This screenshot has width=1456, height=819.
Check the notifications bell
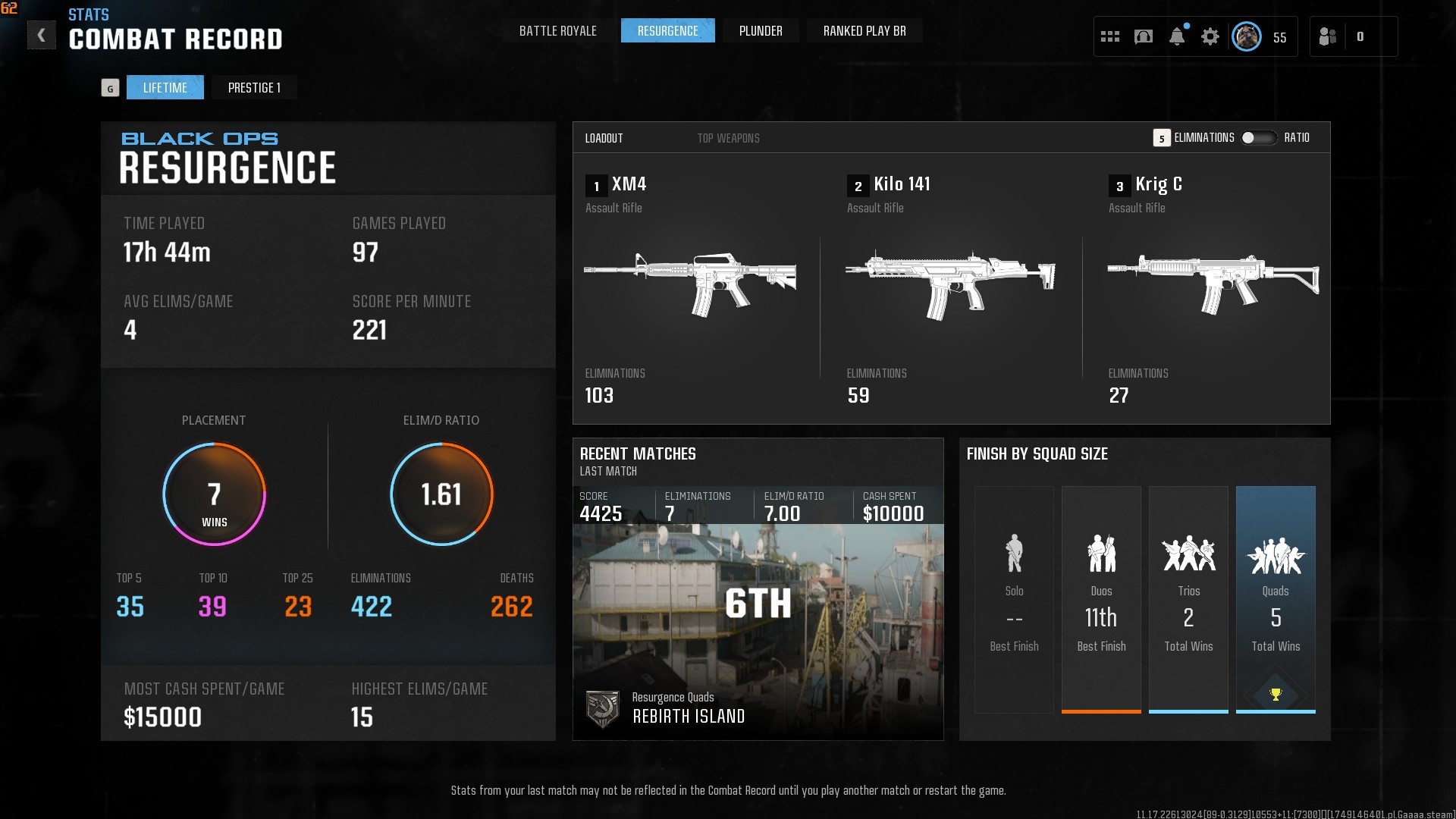1177,36
